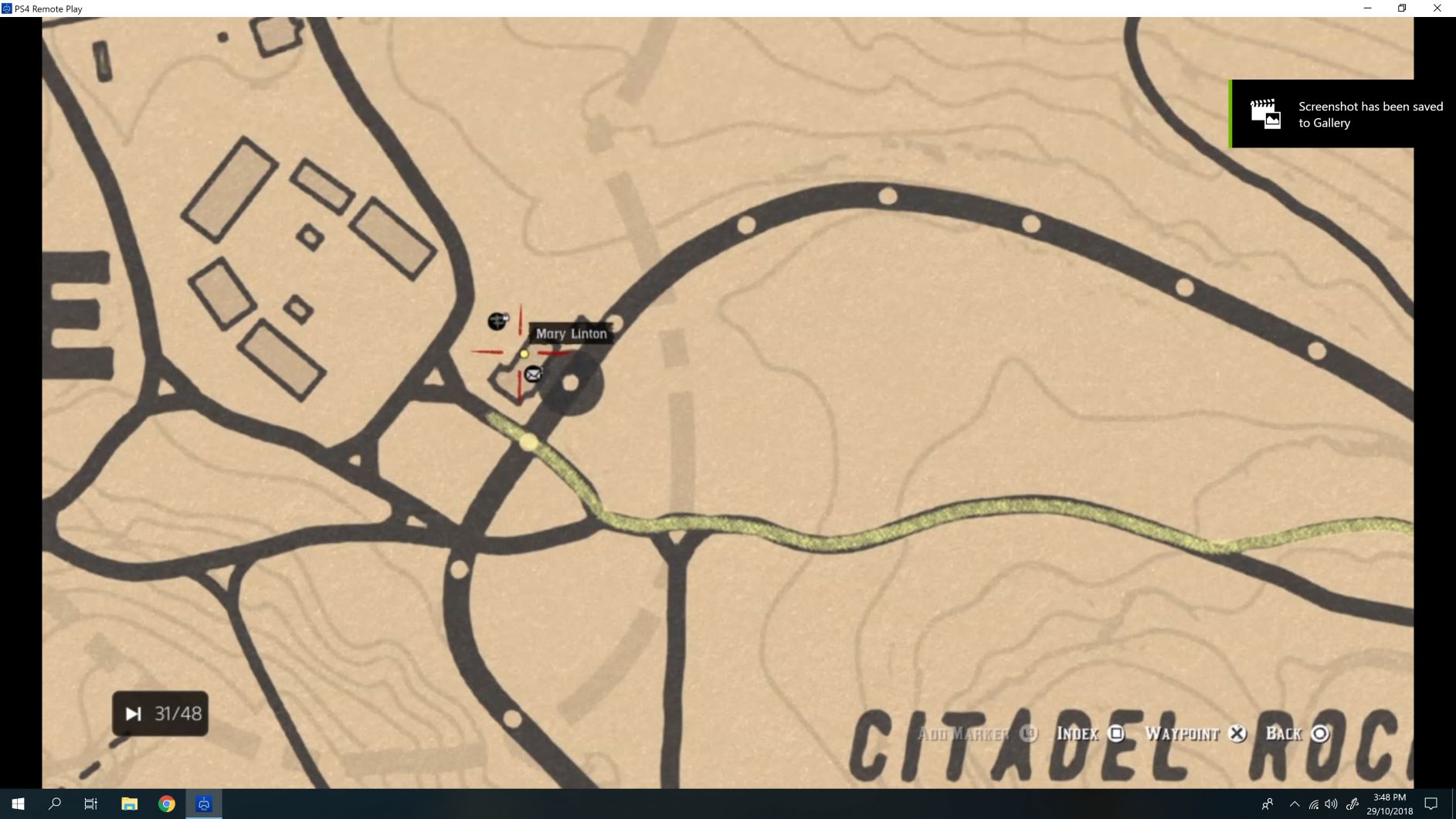This screenshot has height=819, width=1456.
Task: Open File Explorer from the taskbar
Action: pos(129,804)
